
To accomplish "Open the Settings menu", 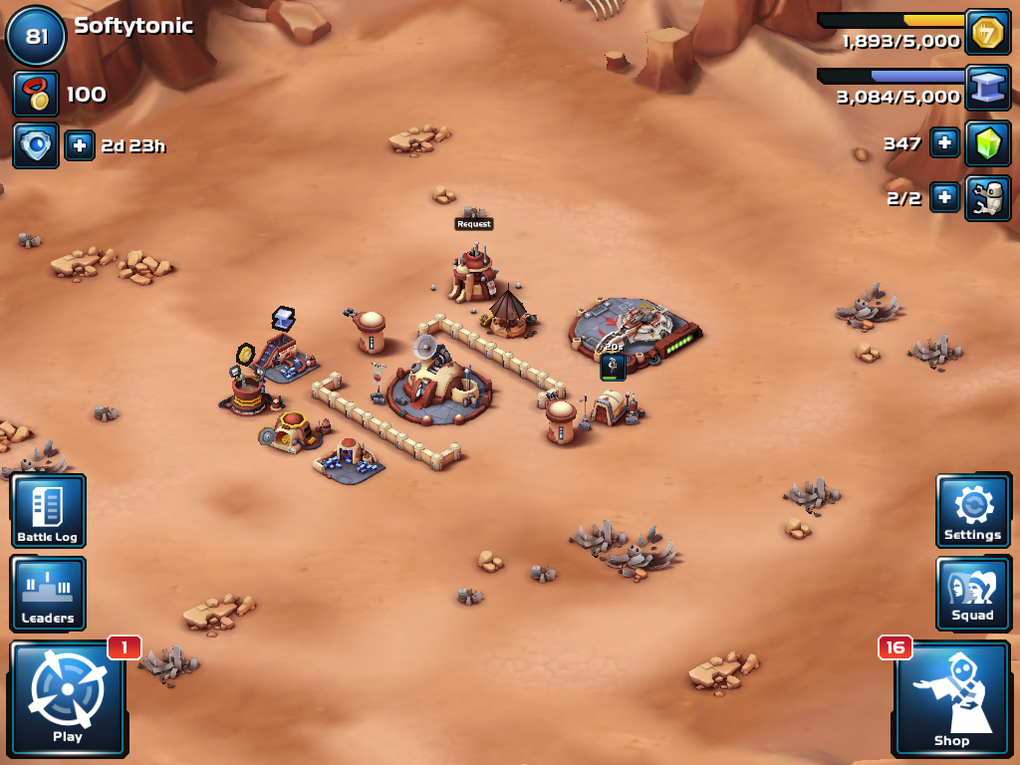I will 972,511.
